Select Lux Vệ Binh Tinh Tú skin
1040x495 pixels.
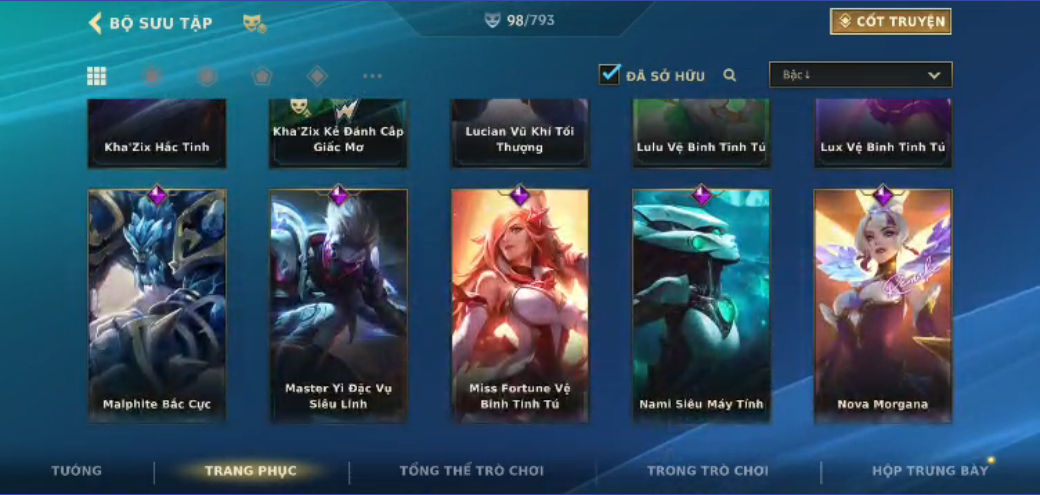coord(883,135)
